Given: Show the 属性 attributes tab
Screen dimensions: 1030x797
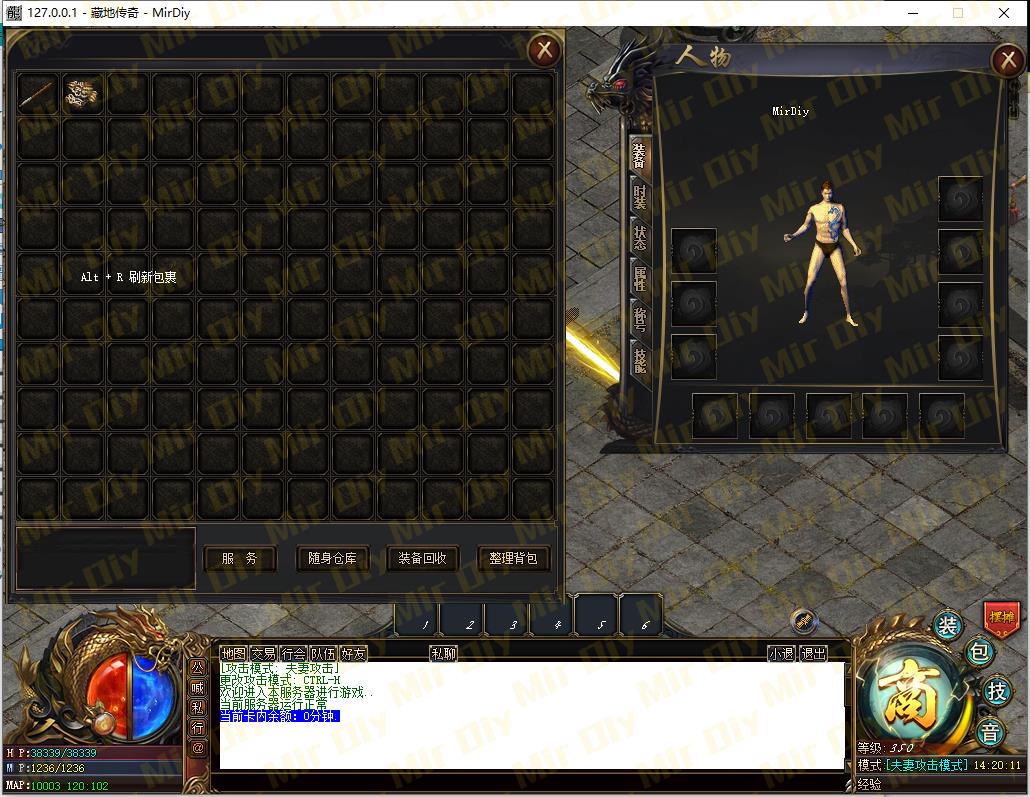Looking at the screenshot, I should coord(640,278).
